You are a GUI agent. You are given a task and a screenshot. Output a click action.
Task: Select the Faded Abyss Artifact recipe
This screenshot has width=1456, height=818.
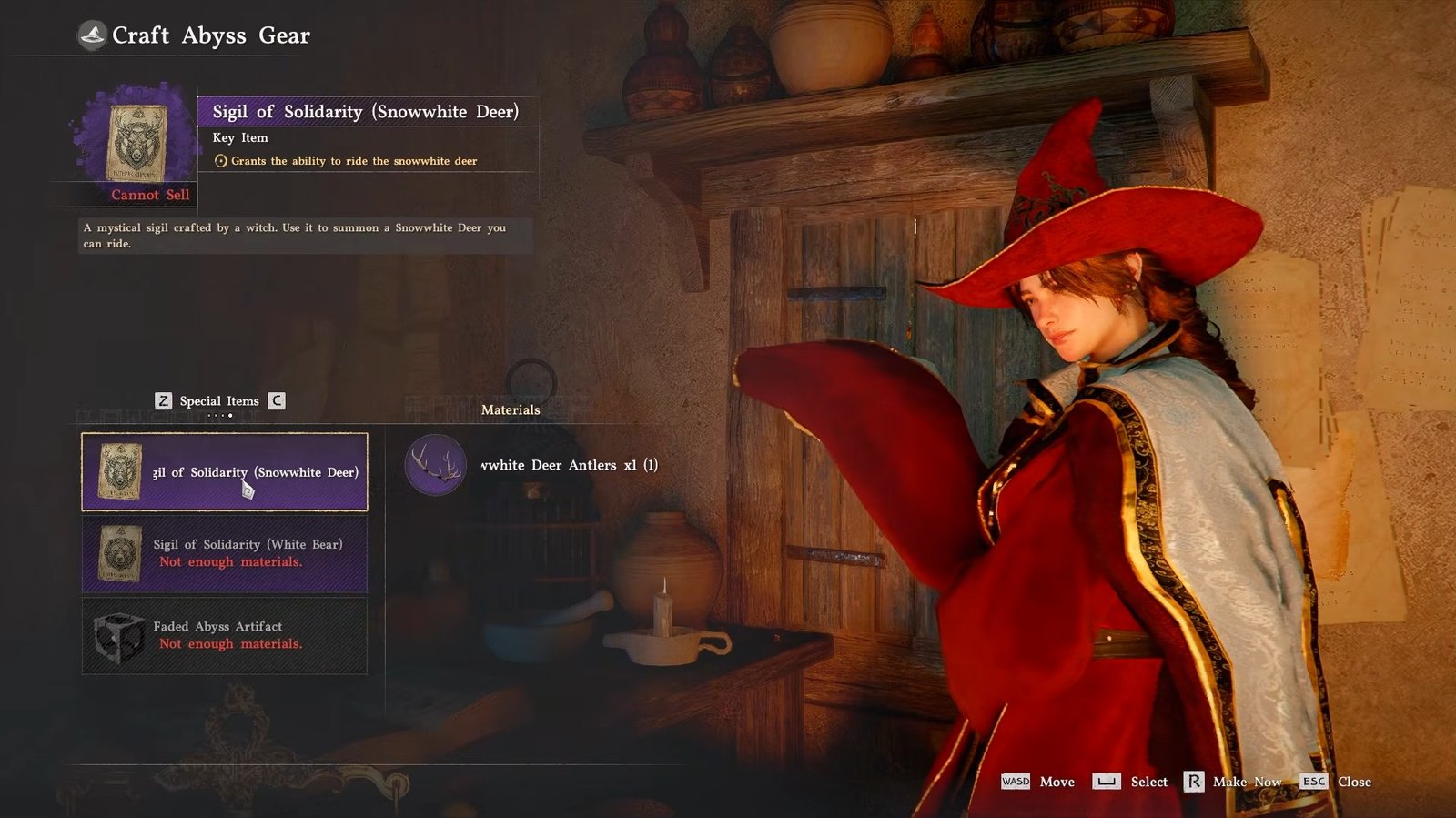pos(225,635)
